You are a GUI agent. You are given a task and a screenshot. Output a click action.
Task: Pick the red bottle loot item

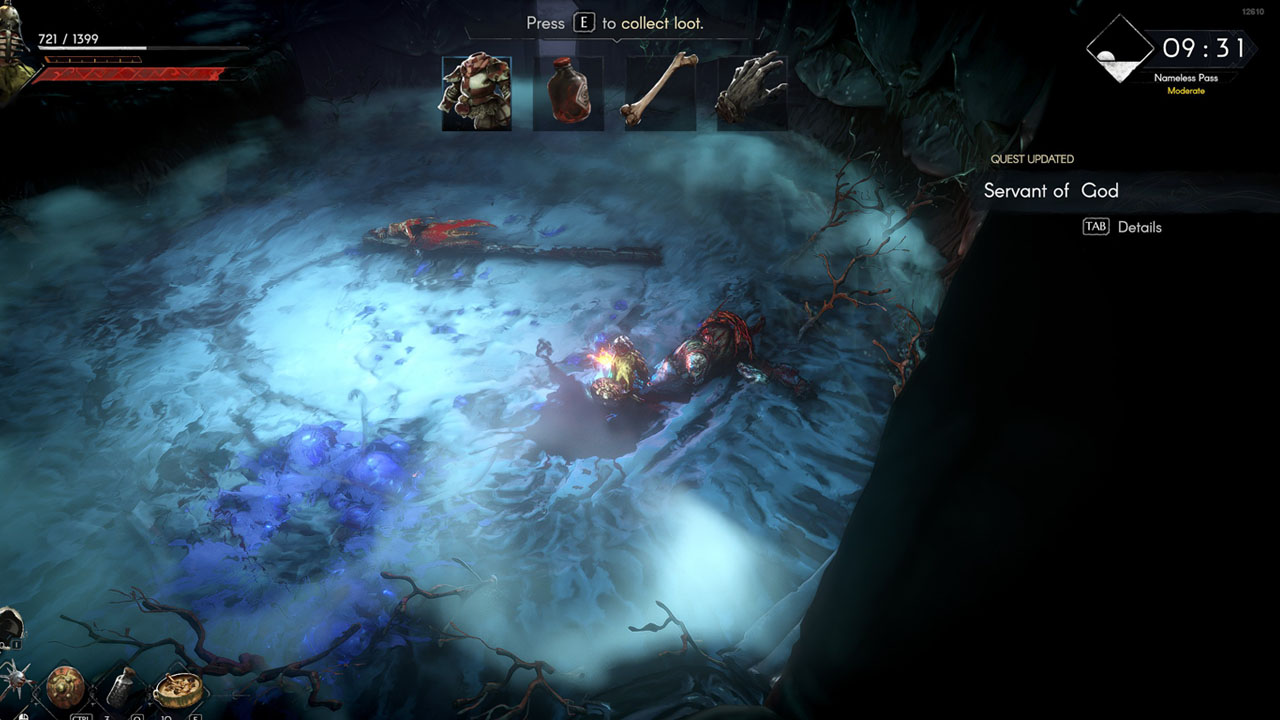(x=568, y=93)
